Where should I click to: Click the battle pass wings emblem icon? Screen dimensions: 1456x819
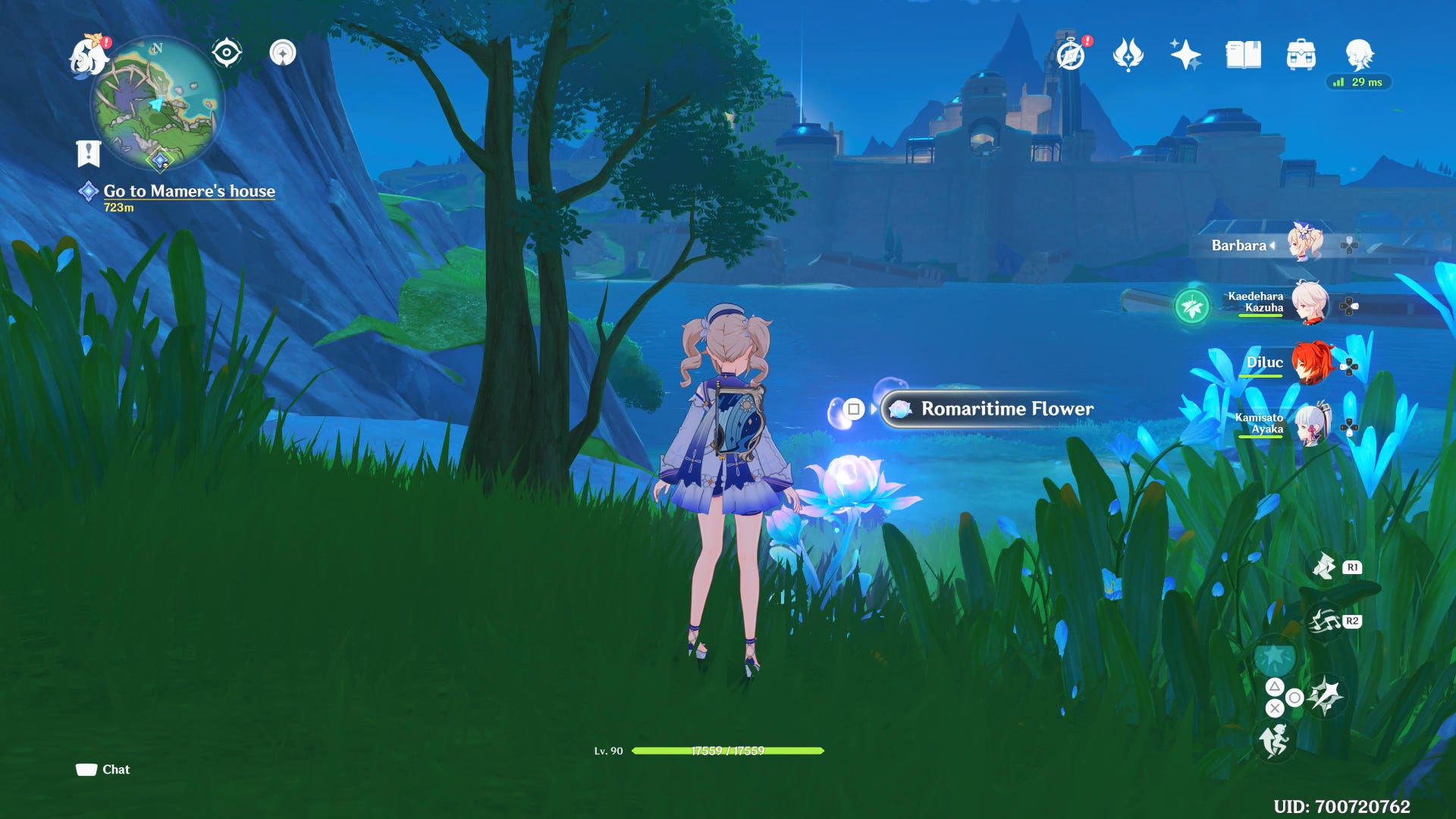[x=1127, y=54]
